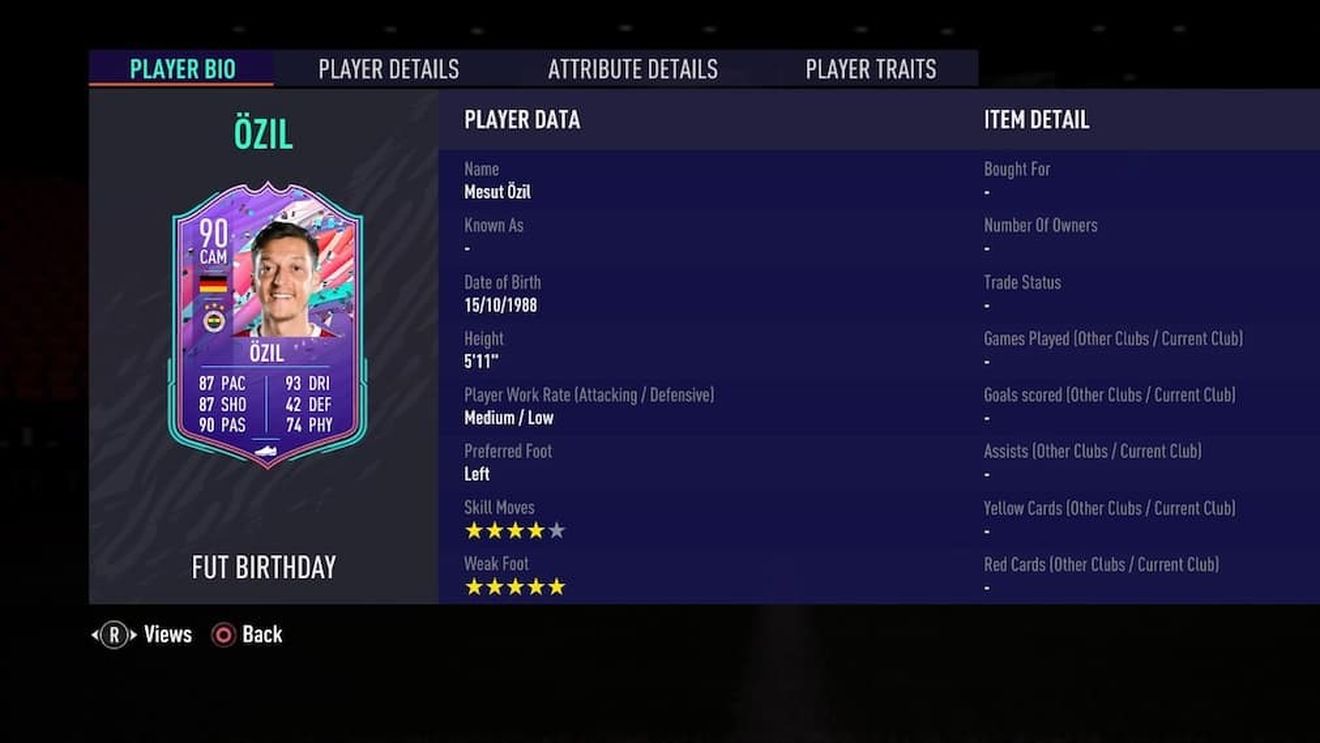View the Player Traits tab
This screenshot has height=743, width=1320.
[x=871, y=69]
